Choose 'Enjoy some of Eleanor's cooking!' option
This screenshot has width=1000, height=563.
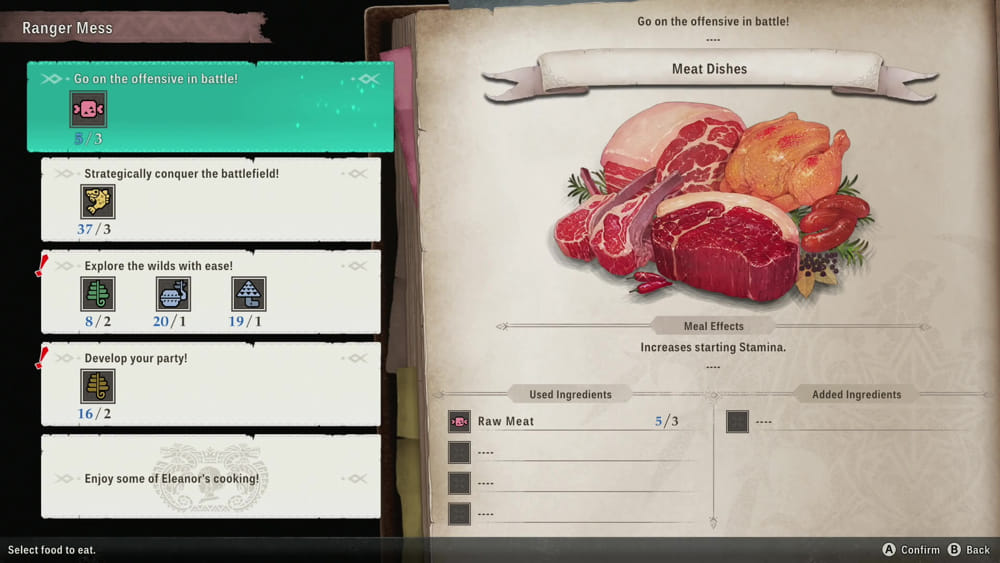pos(210,478)
